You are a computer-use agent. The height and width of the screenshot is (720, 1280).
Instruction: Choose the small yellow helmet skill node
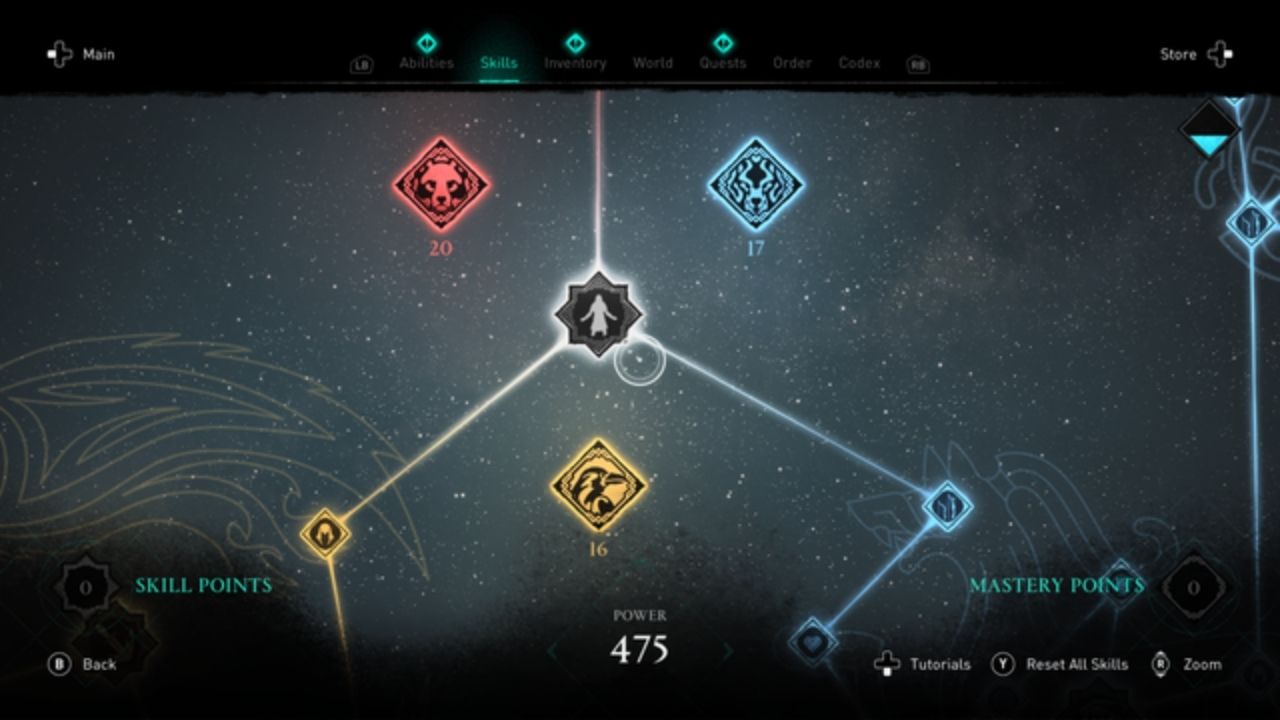[325, 533]
